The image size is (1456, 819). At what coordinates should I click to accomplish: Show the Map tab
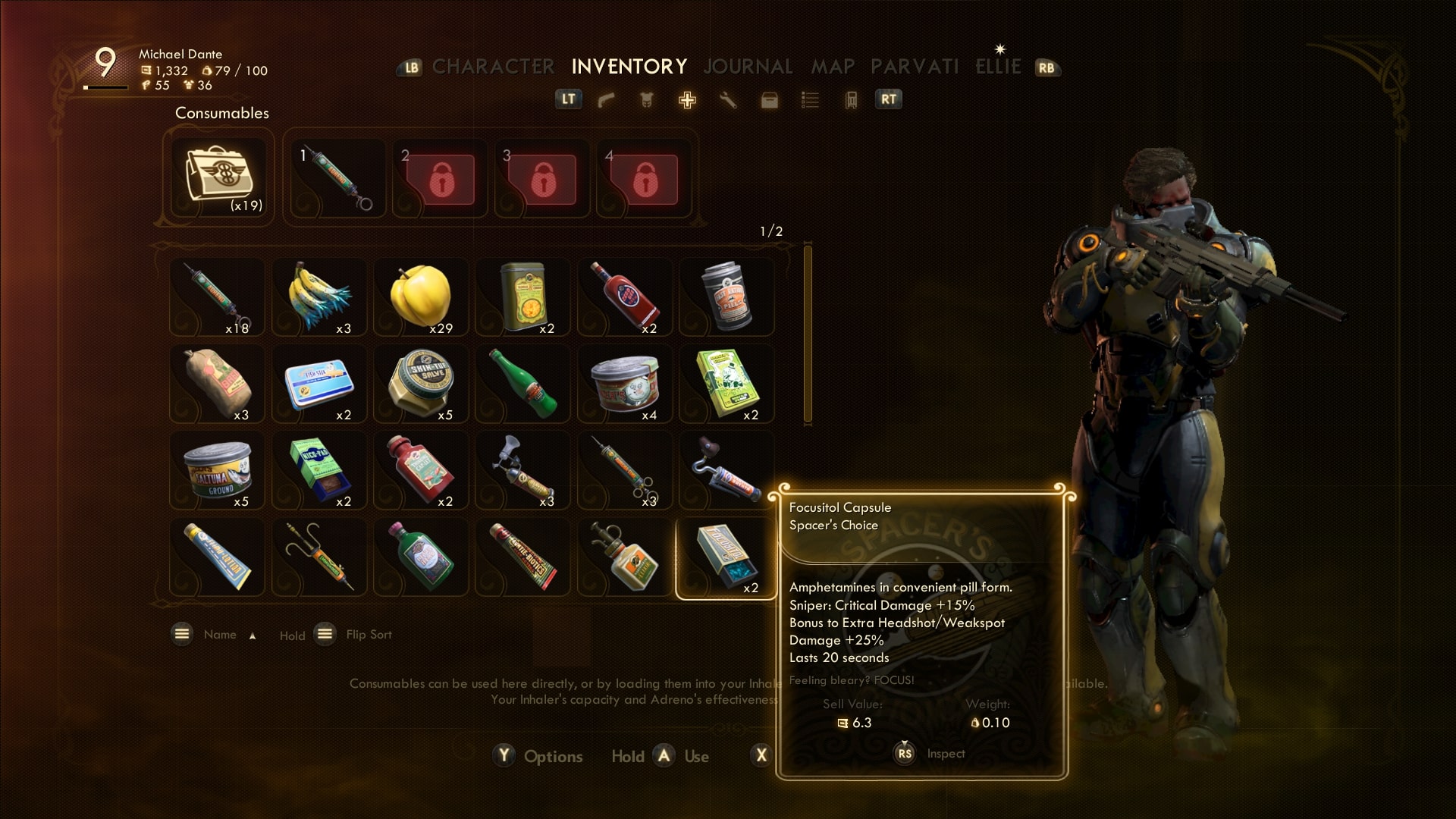click(x=833, y=67)
